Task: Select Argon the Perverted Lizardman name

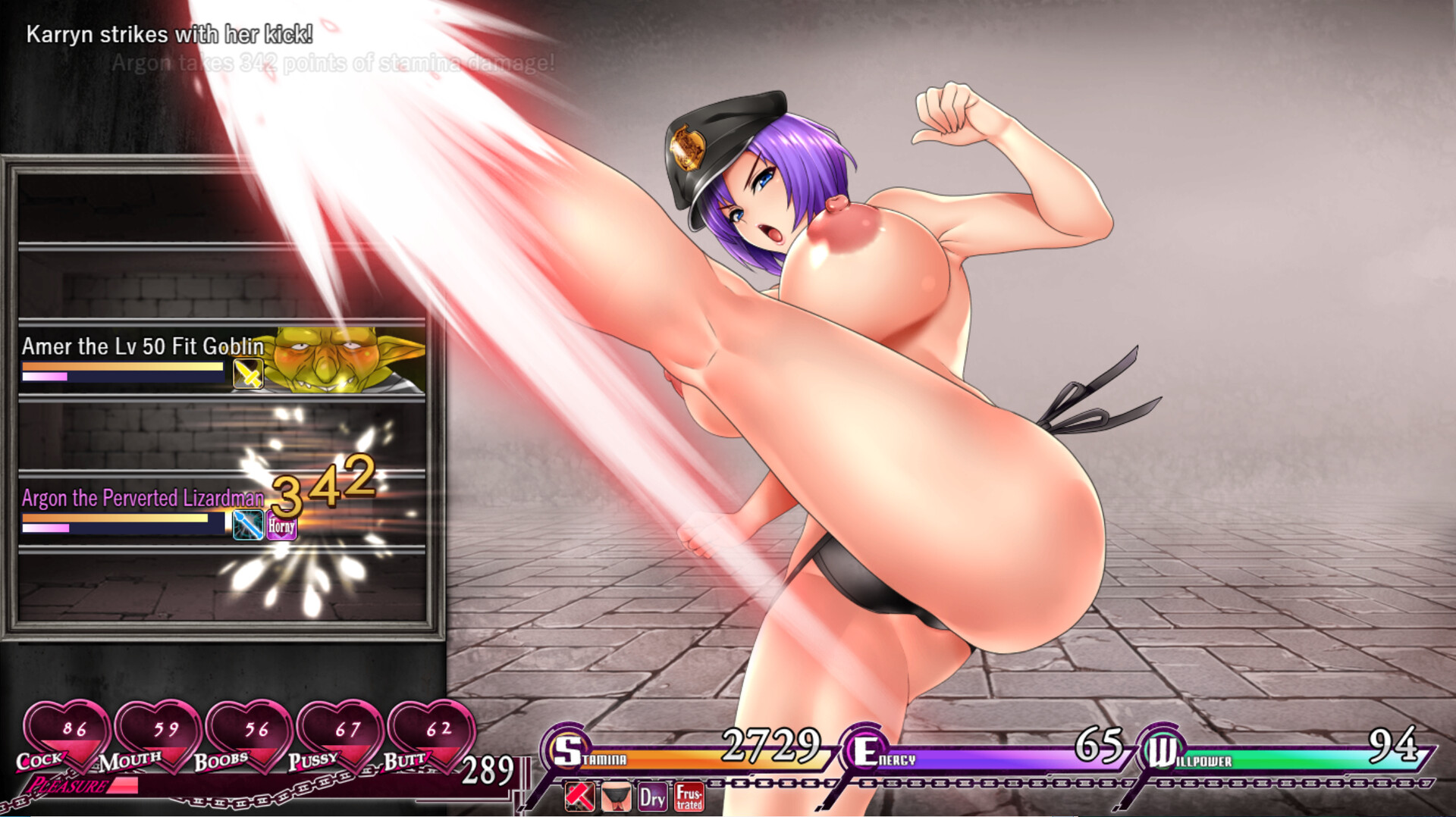Action: coord(142,499)
